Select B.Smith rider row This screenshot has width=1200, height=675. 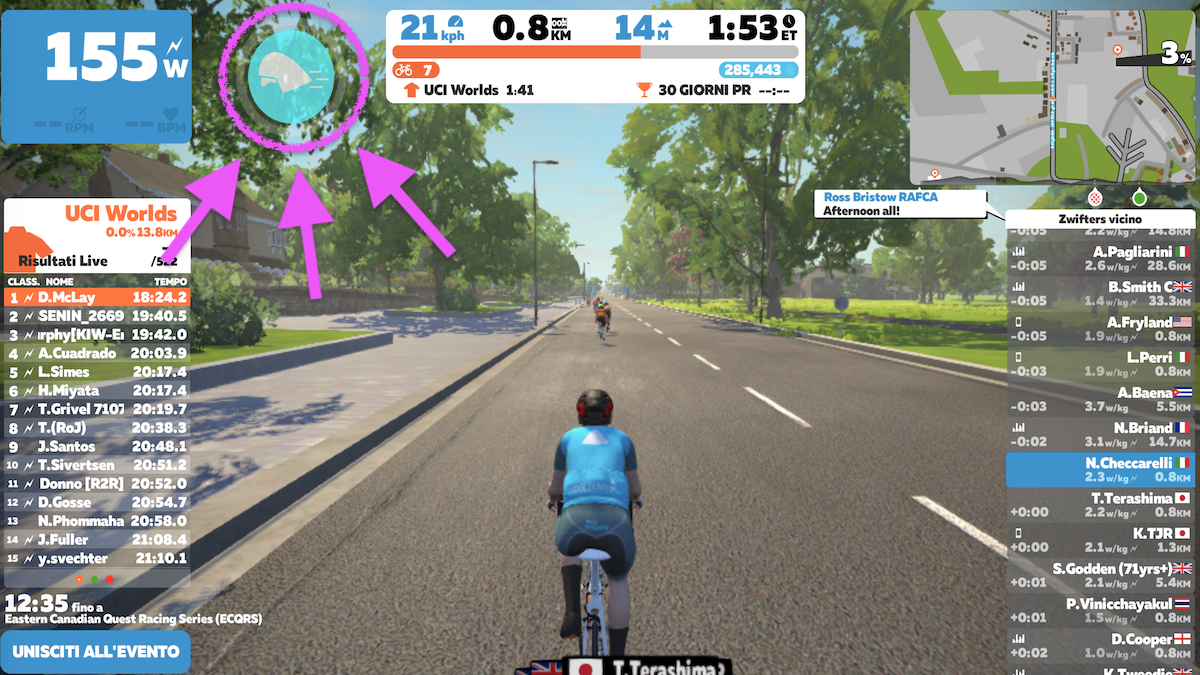coord(1100,293)
